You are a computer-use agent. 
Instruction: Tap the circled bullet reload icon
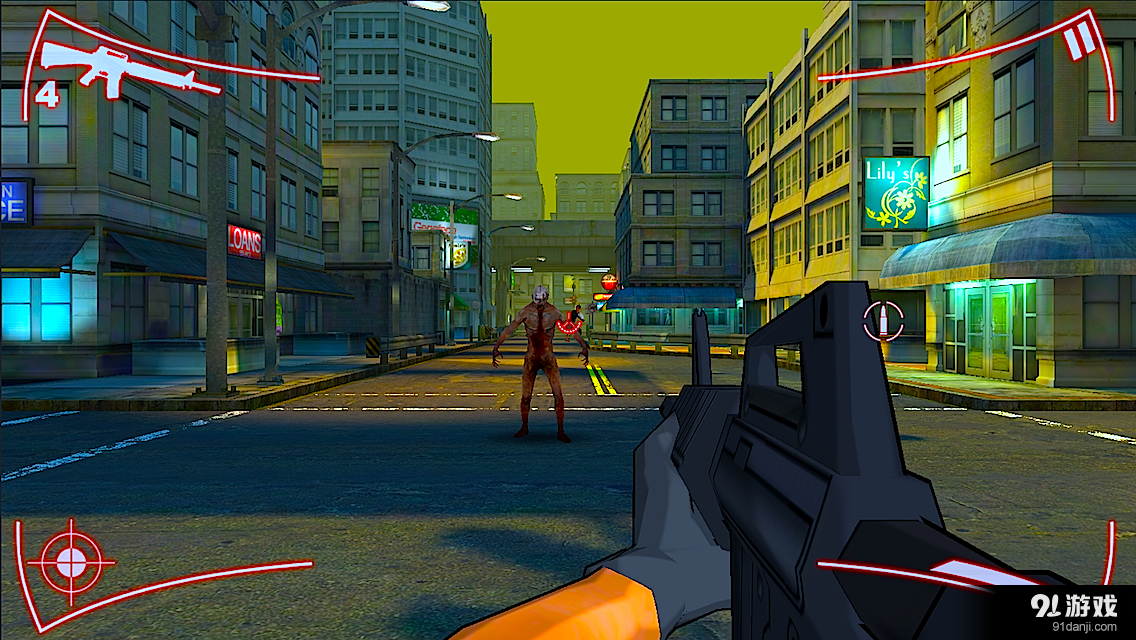click(883, 321)
